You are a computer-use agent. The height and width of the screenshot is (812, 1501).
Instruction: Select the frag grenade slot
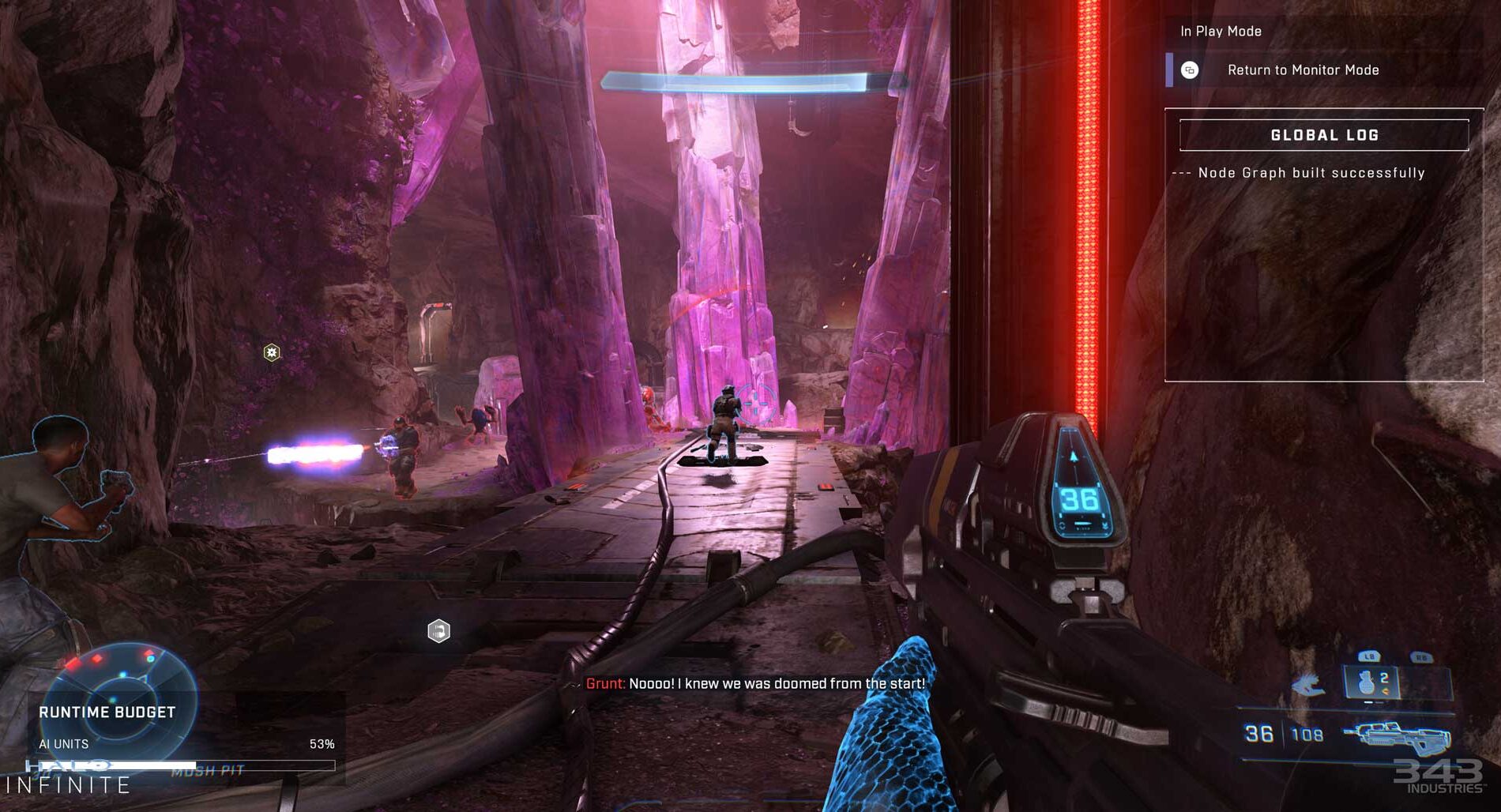point(1371,682)
